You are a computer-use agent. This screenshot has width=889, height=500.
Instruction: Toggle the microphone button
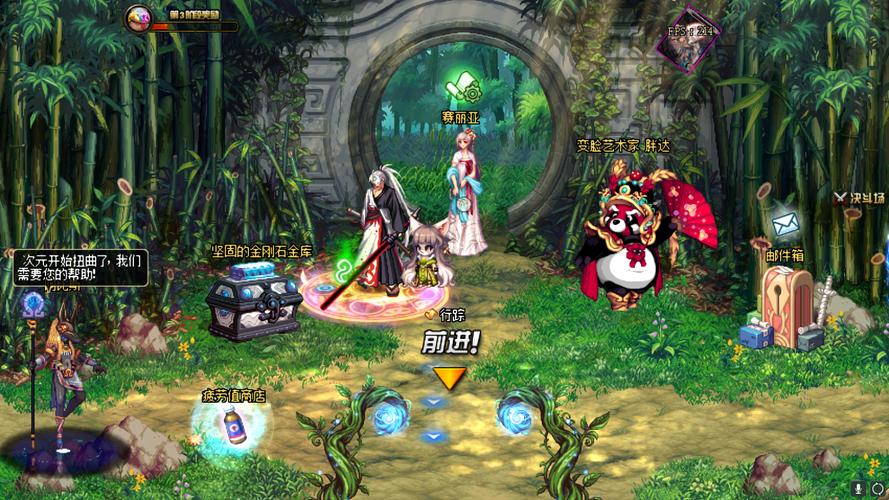click(858, 487)
